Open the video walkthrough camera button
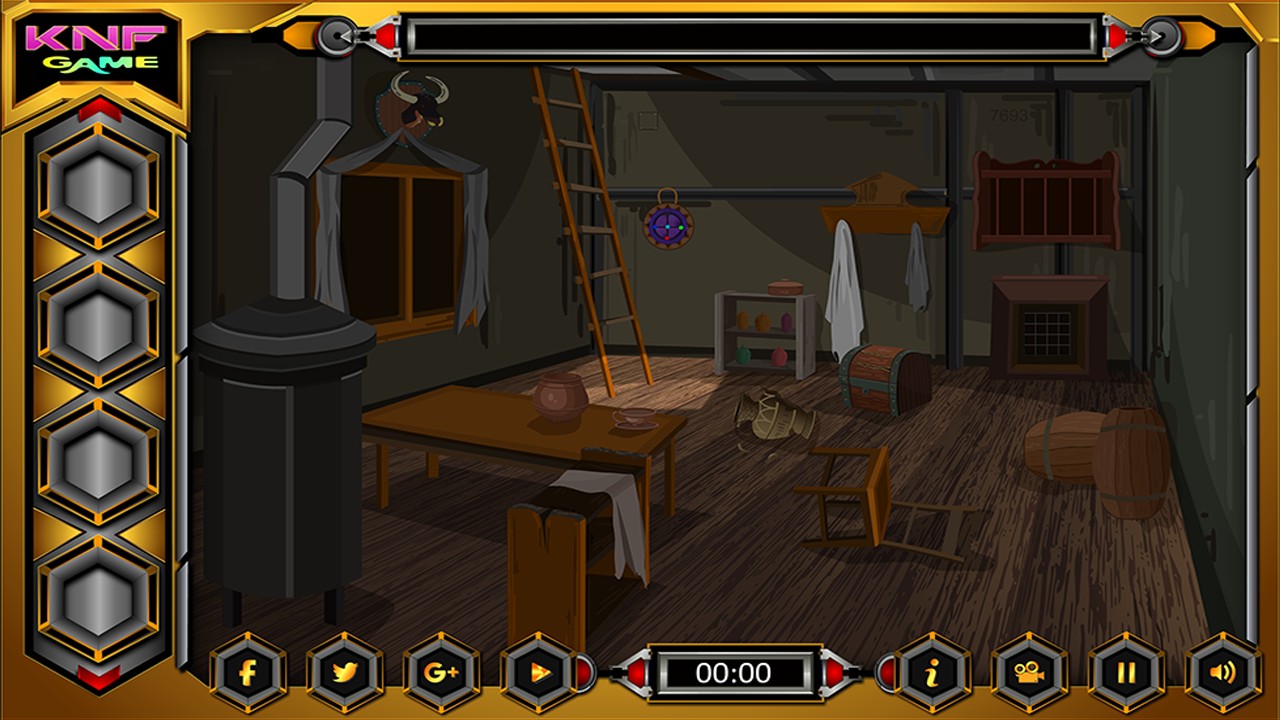The image size is (1280, 720). [x=1029, y=673]
